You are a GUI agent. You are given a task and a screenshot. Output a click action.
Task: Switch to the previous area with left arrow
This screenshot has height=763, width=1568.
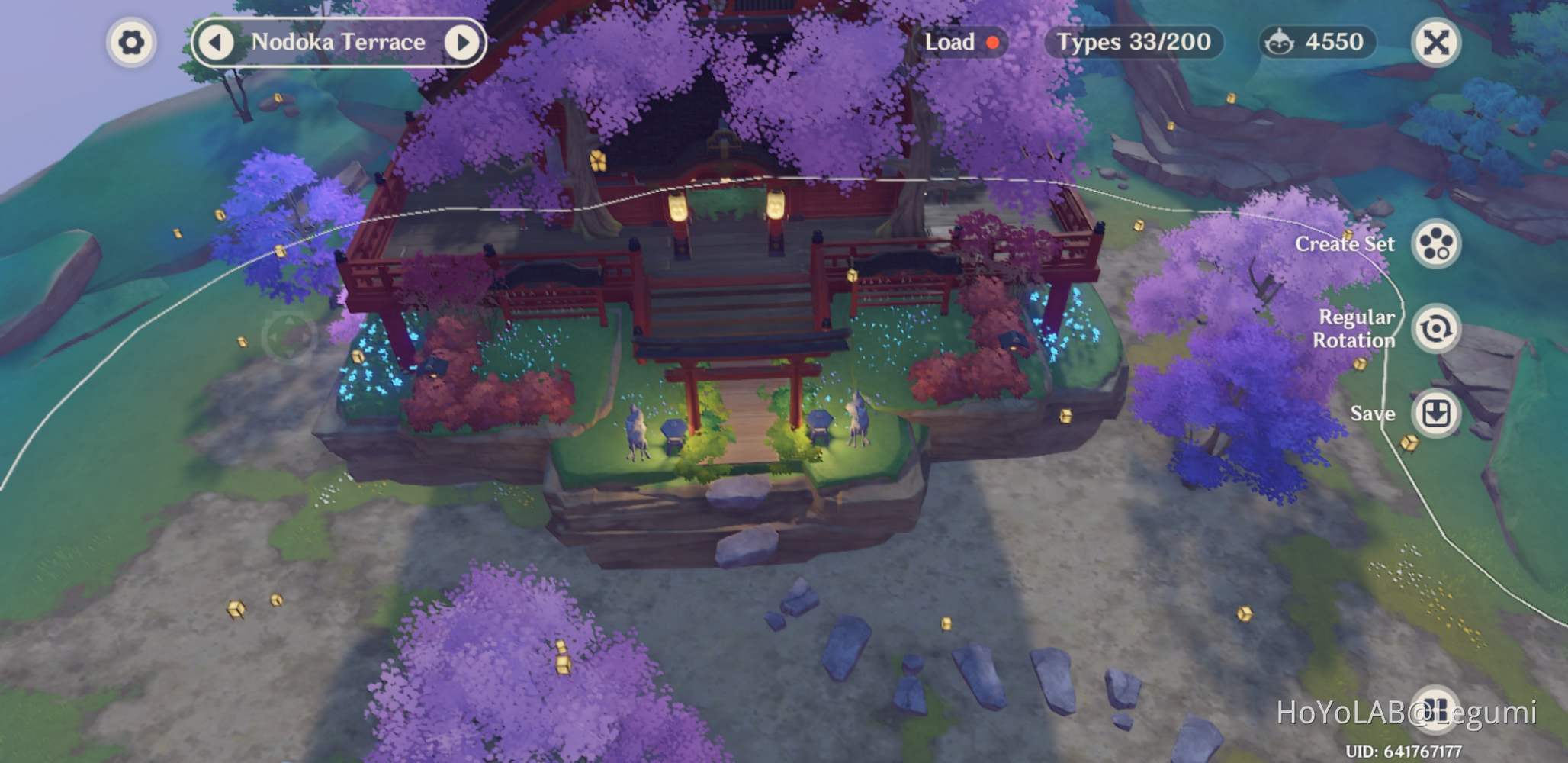[216, 43]
